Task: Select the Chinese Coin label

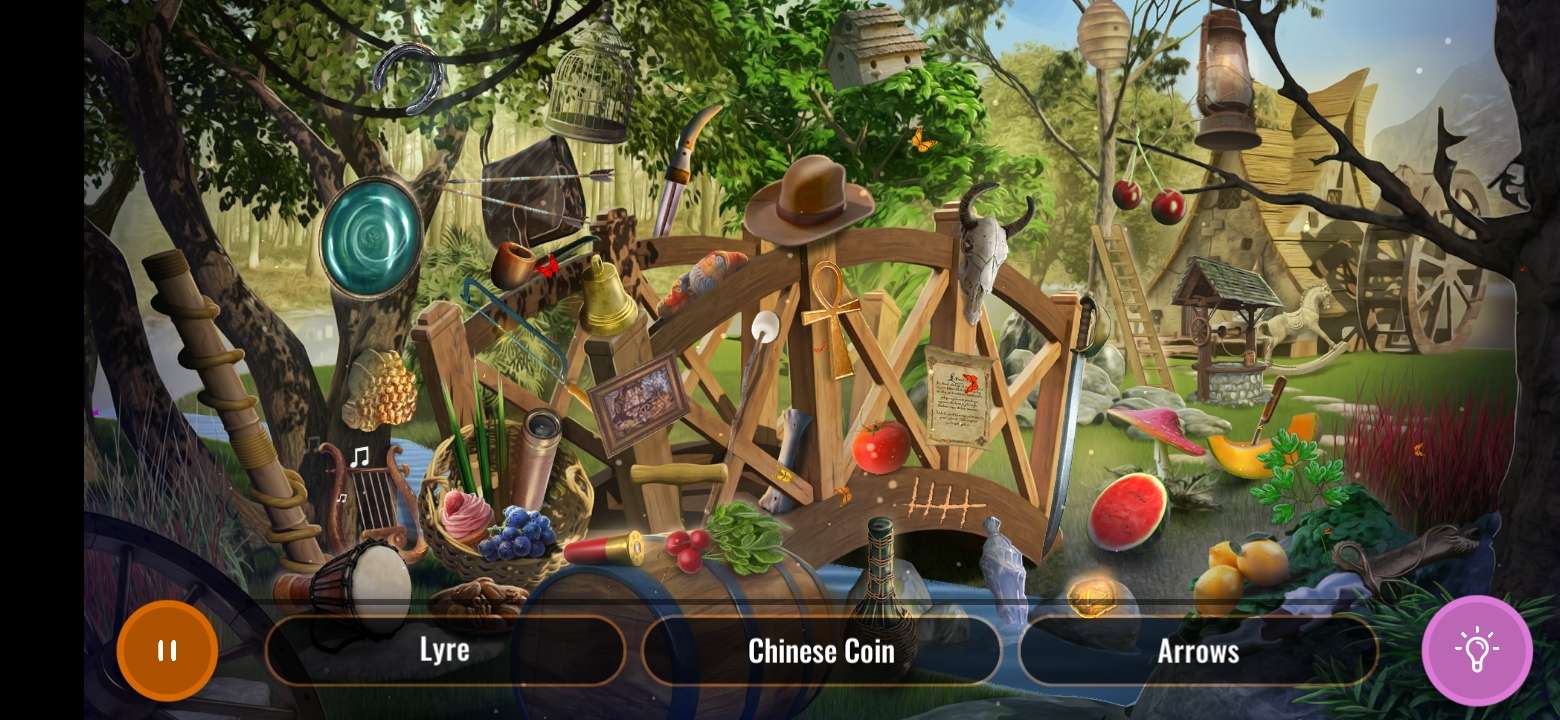Action: 821,651
